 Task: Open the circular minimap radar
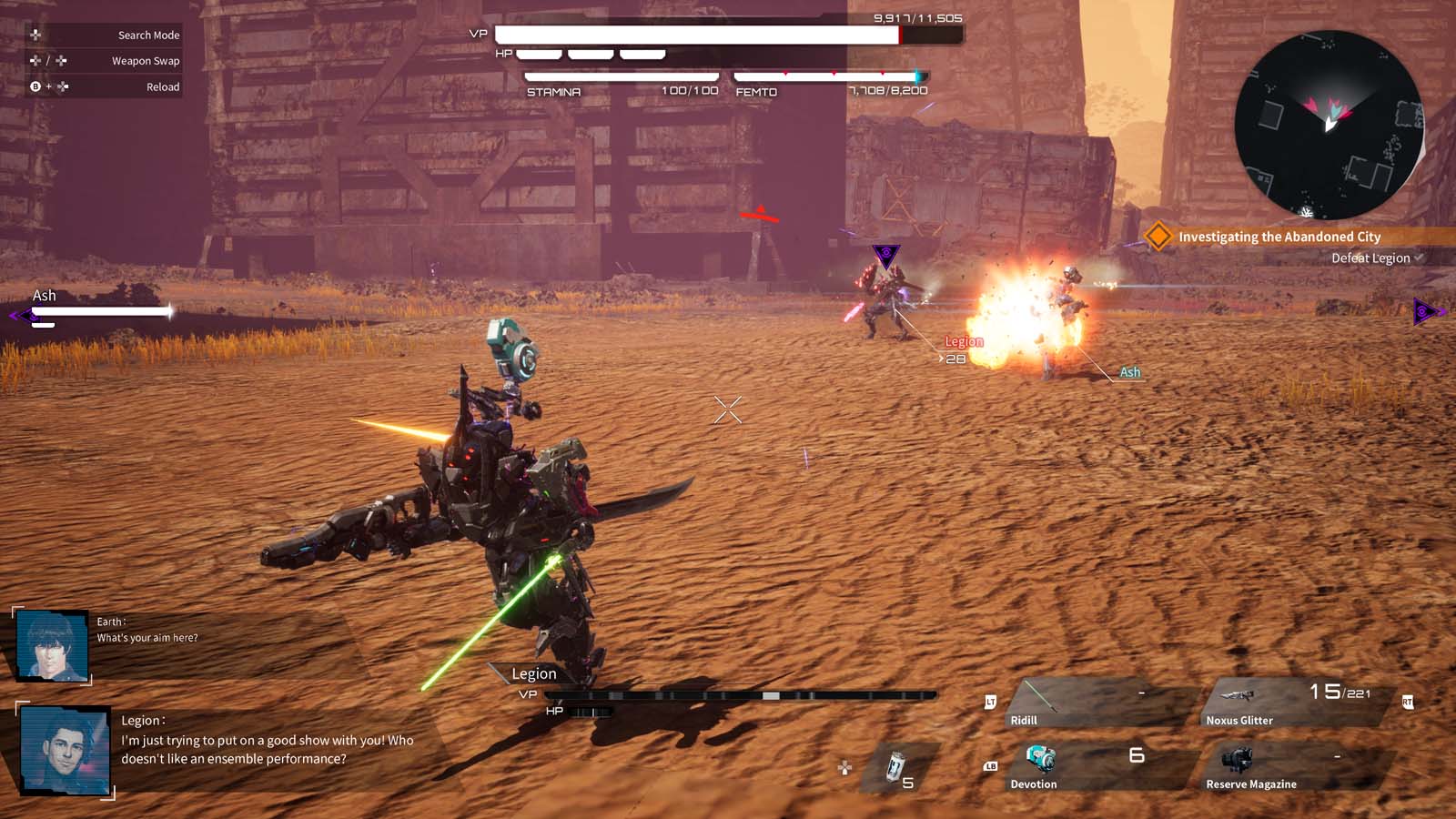point(1328,125)
